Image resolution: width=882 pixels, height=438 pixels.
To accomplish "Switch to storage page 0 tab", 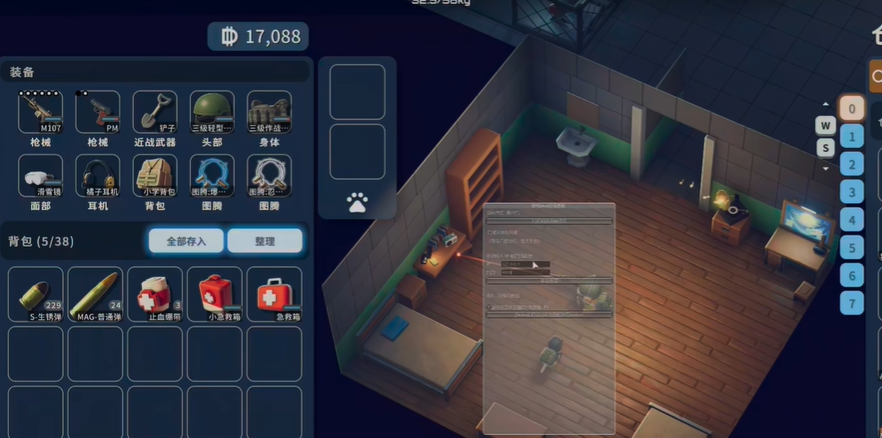I will pos(851,109).
